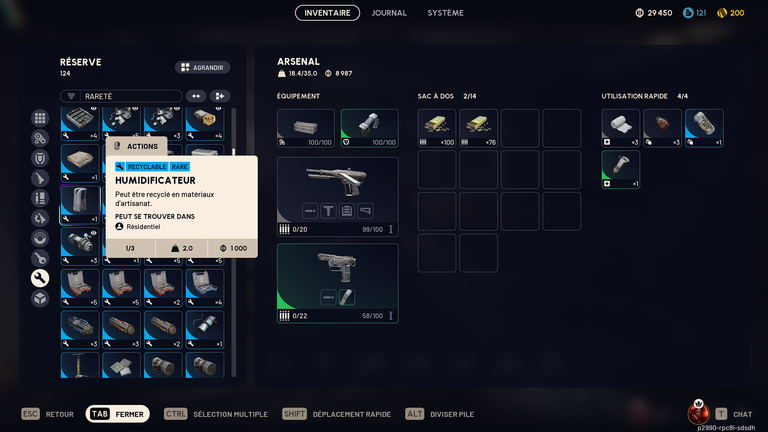Pick the shield slot showing 100/100
The height and width of the screenshot is (432, 768).
pos(369,128)
